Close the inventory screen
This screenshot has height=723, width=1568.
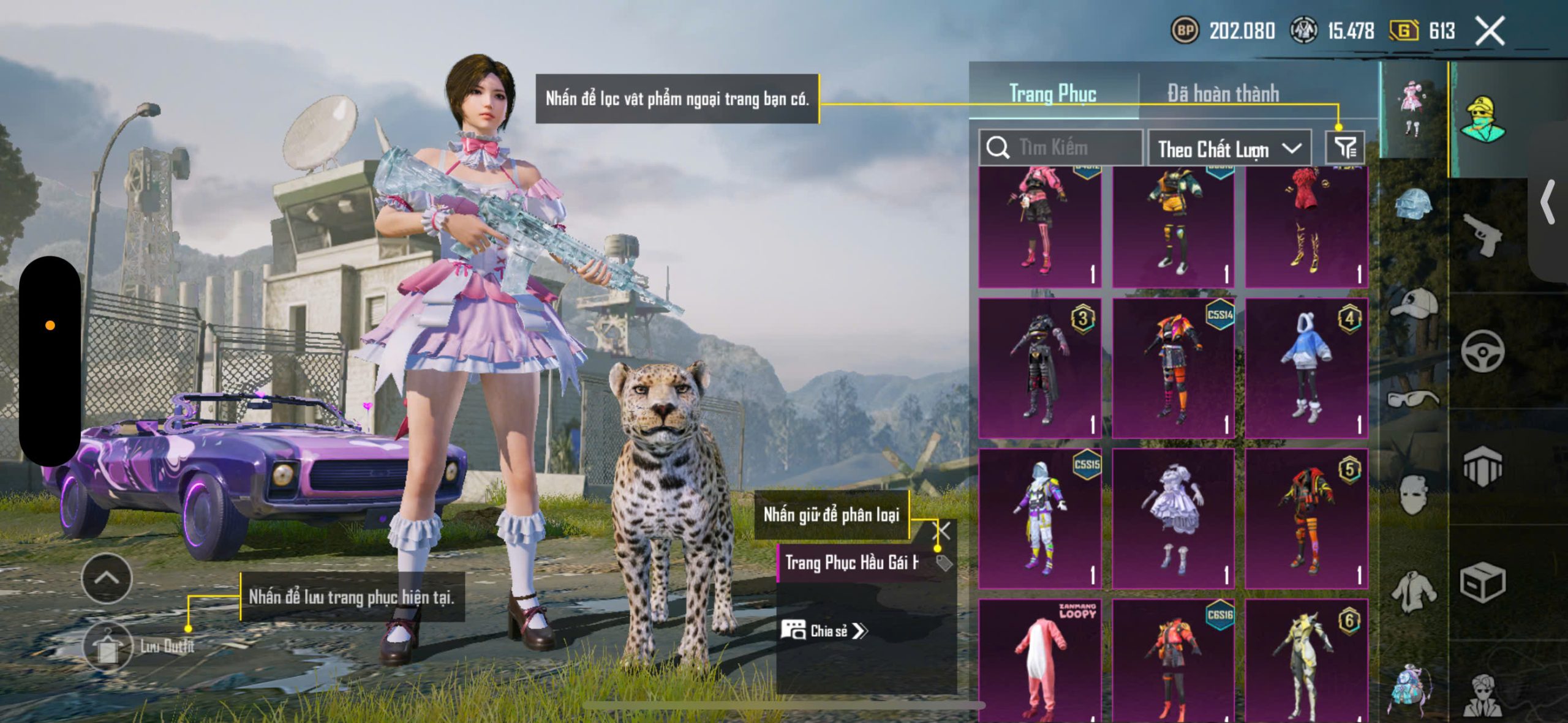(x=1490, y=31)
